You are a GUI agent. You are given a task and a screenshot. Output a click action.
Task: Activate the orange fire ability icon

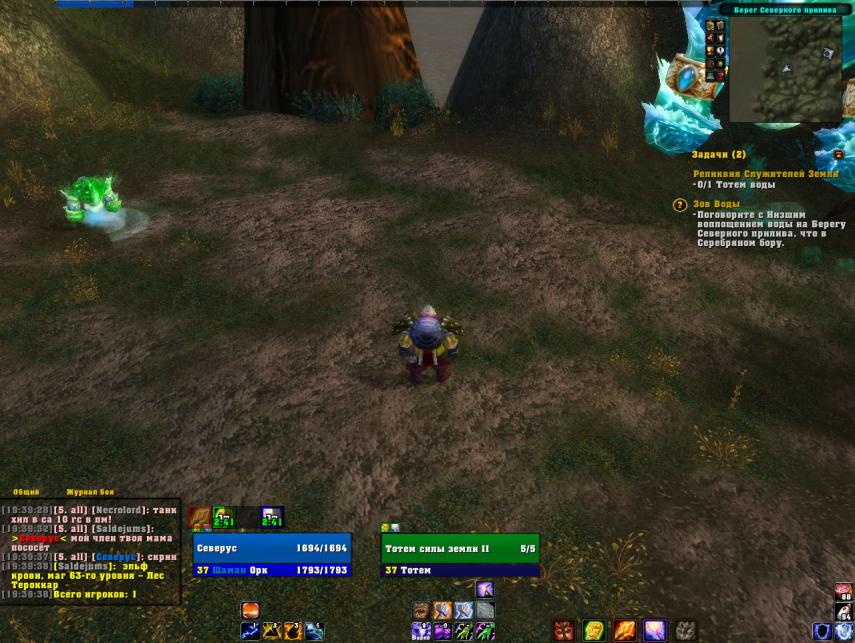click(x=250, y=610)
